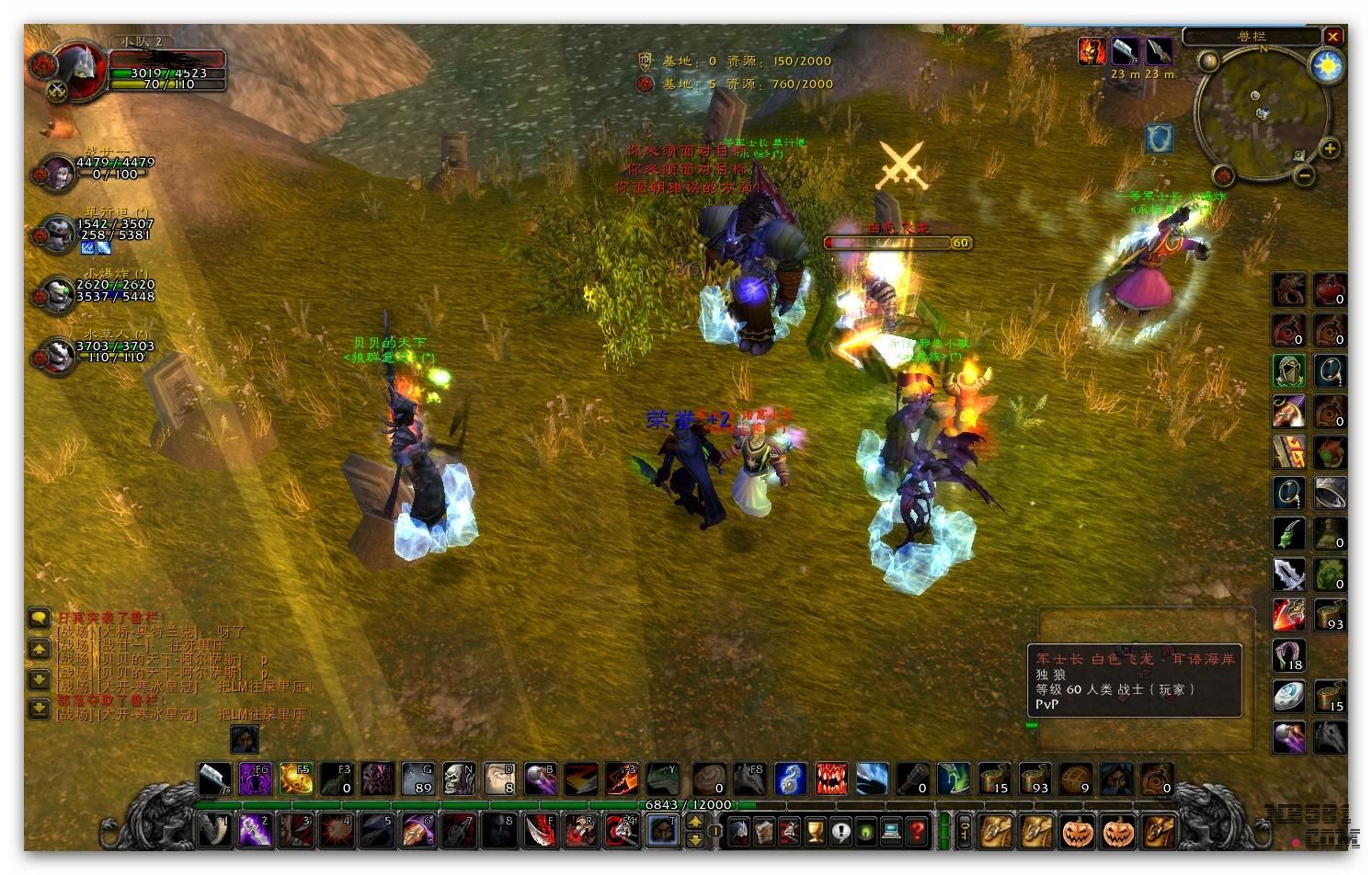Use the white horseshoe item with 18 count

click(1289, 656)
